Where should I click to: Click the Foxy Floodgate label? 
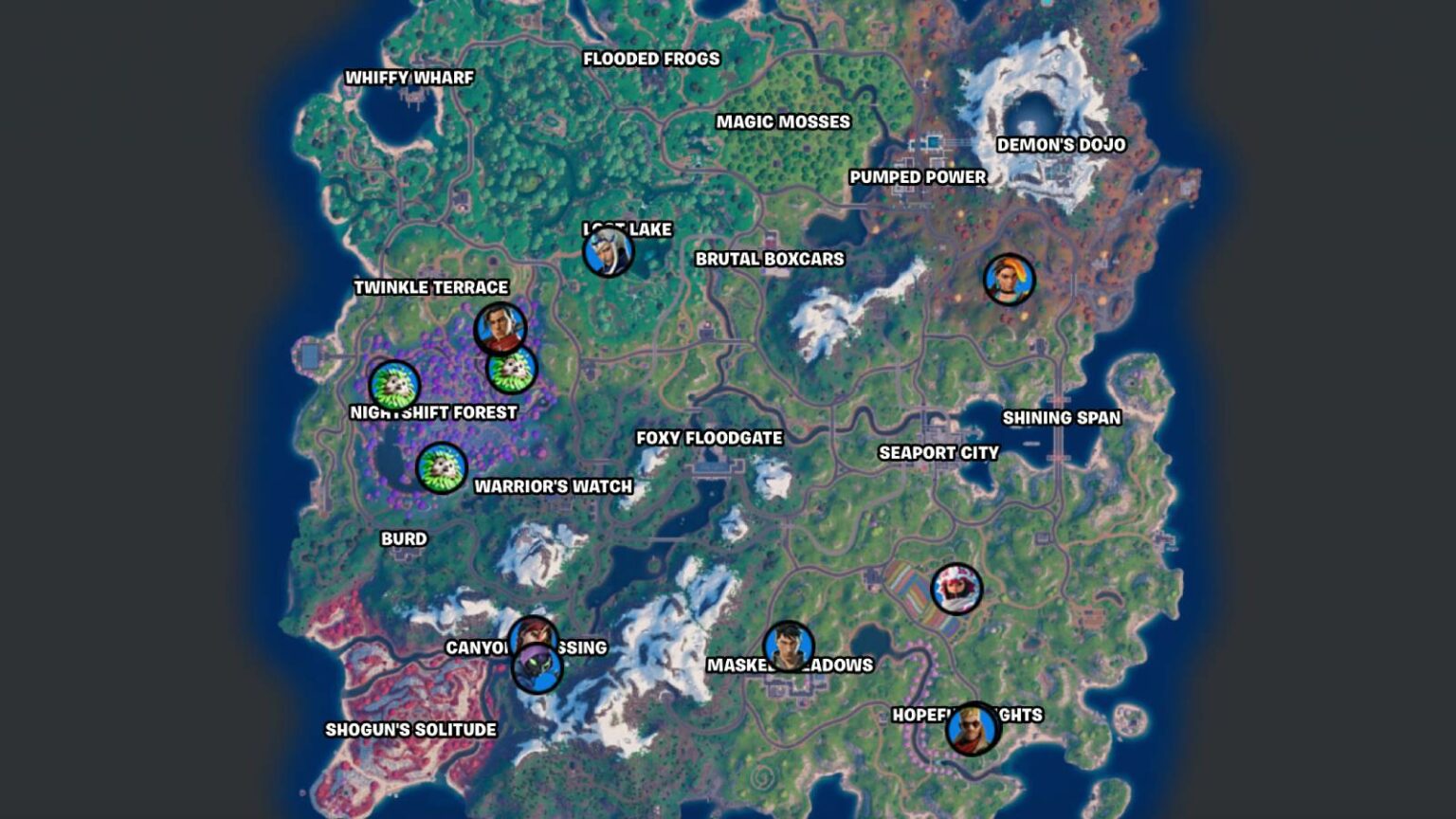coord(707,438)
